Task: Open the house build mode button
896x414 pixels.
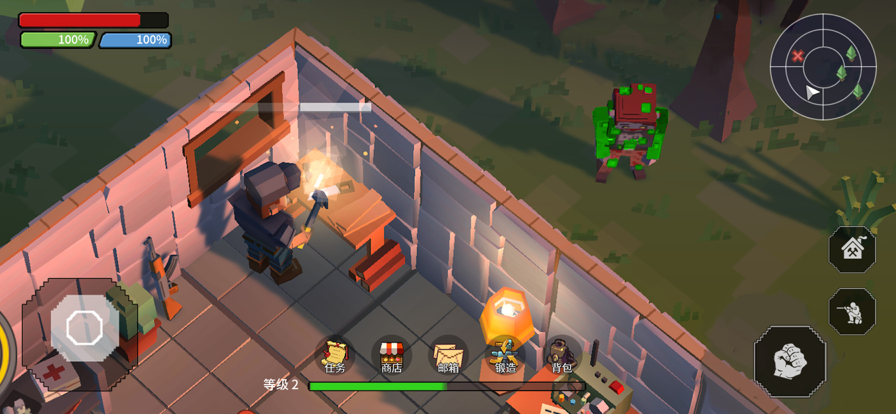Action: tap(852, 249)
